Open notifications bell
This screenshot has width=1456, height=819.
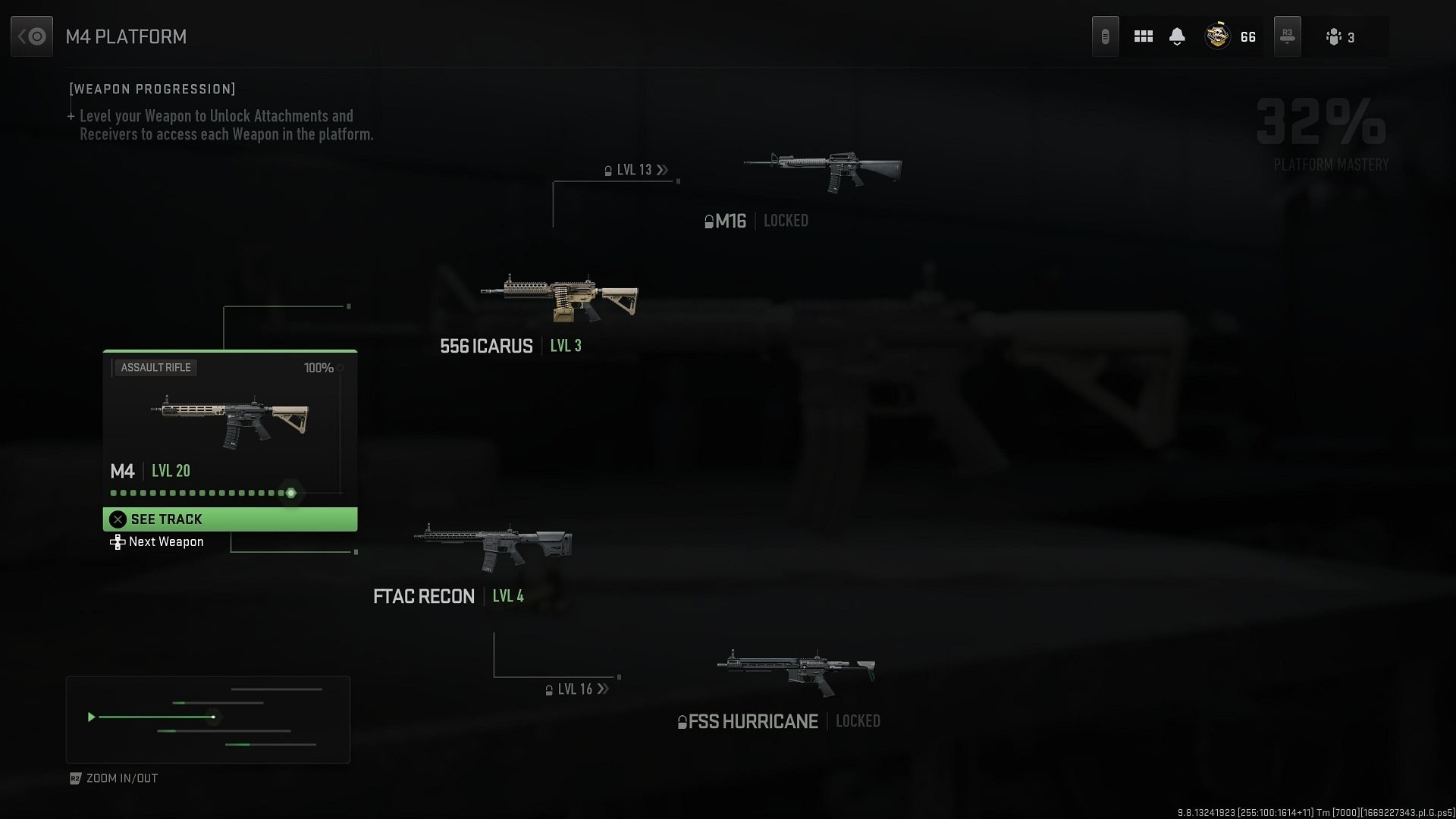(1177, 36)
